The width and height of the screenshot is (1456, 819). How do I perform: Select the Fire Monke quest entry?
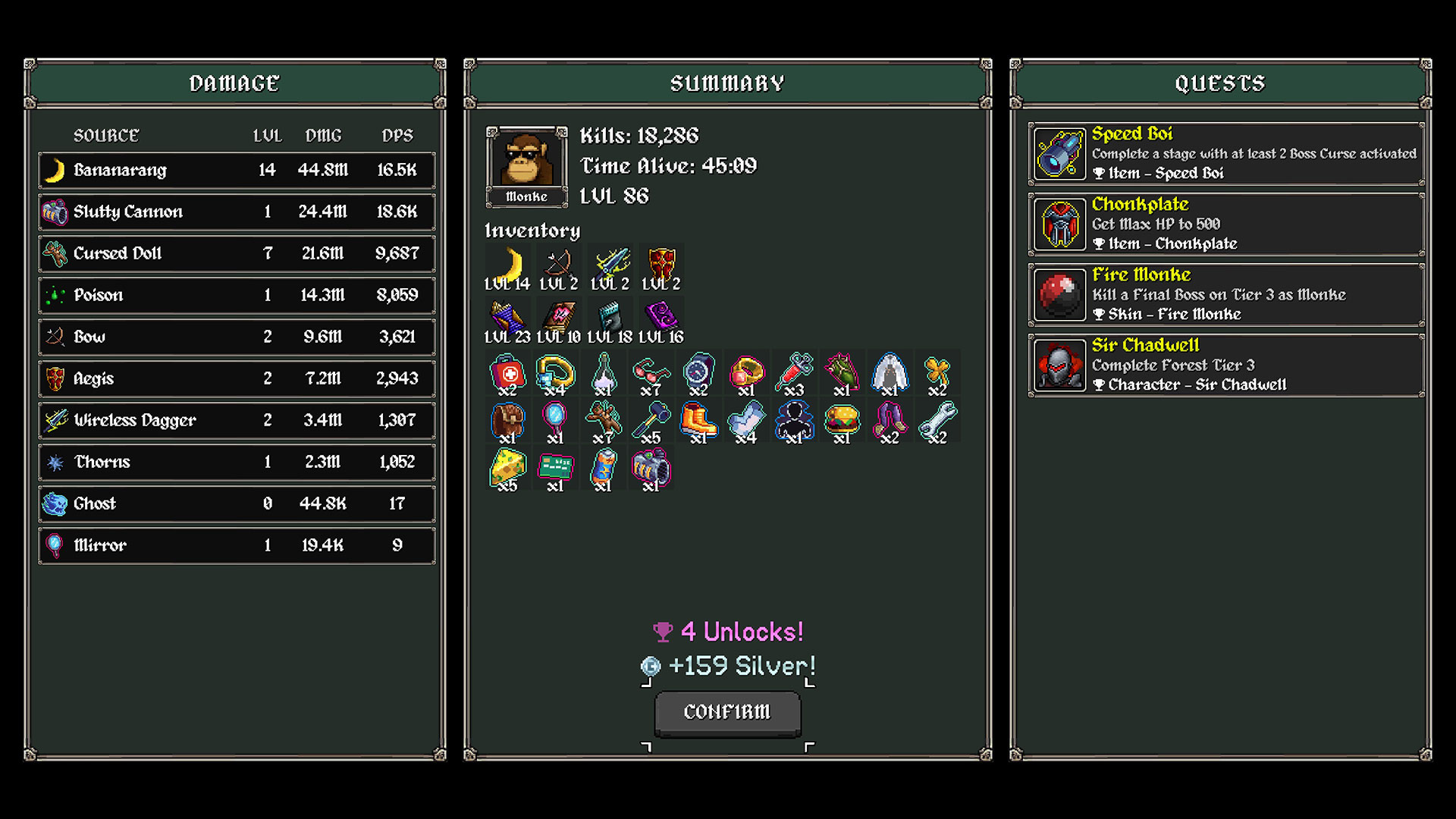1225,294
